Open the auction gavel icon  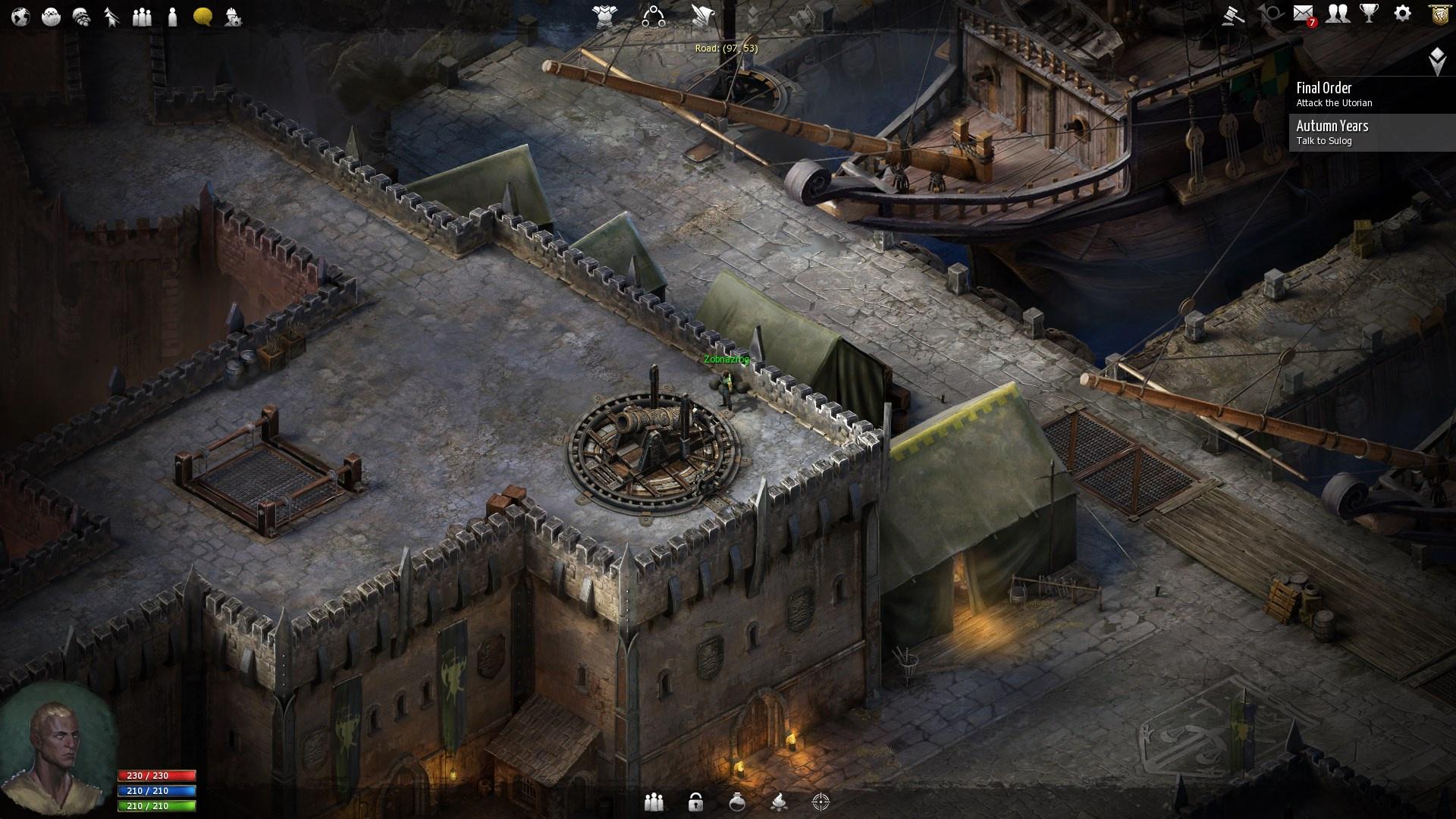point(1233,14)
